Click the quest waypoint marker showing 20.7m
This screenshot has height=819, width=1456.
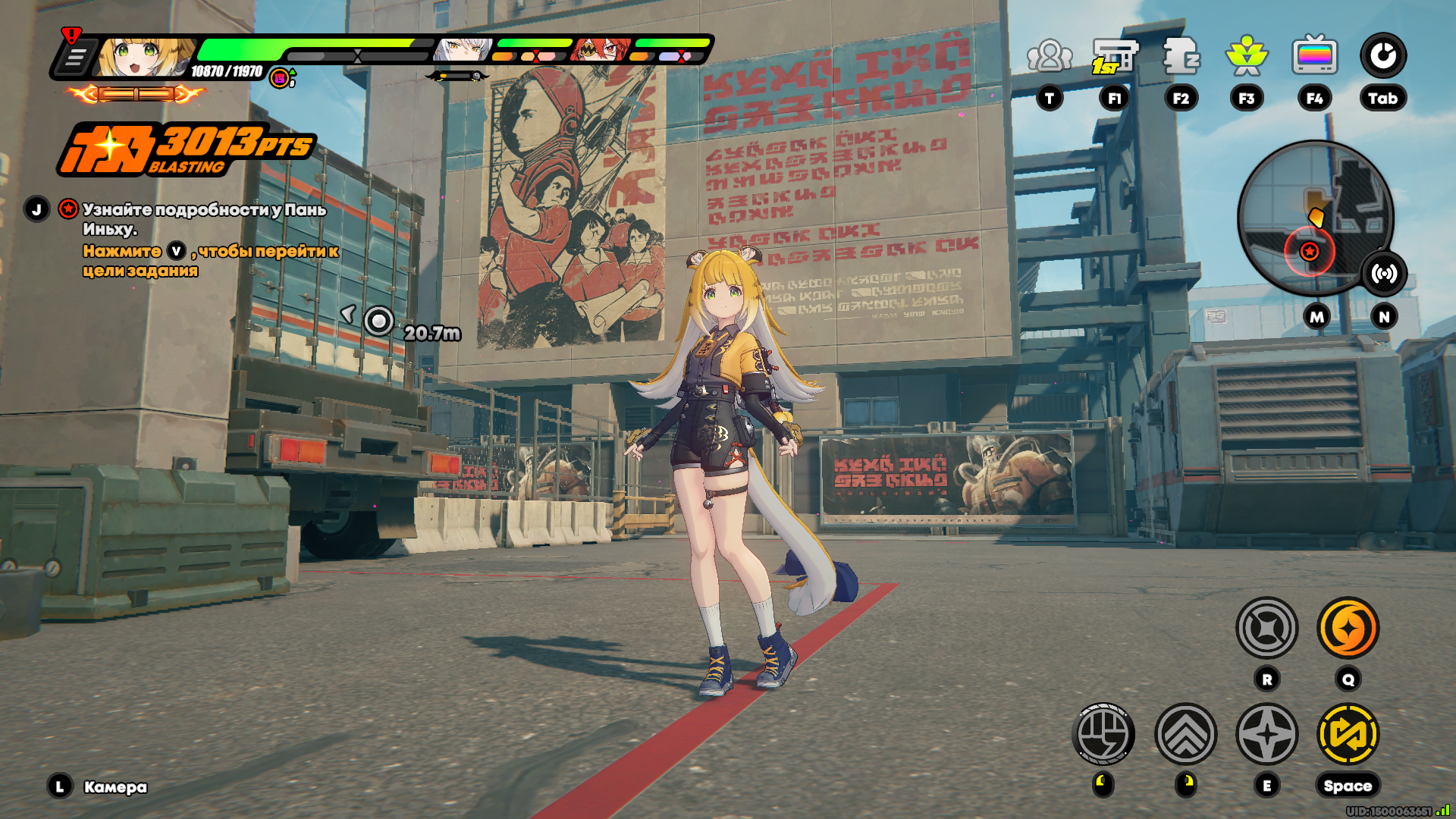coord(378,322)
